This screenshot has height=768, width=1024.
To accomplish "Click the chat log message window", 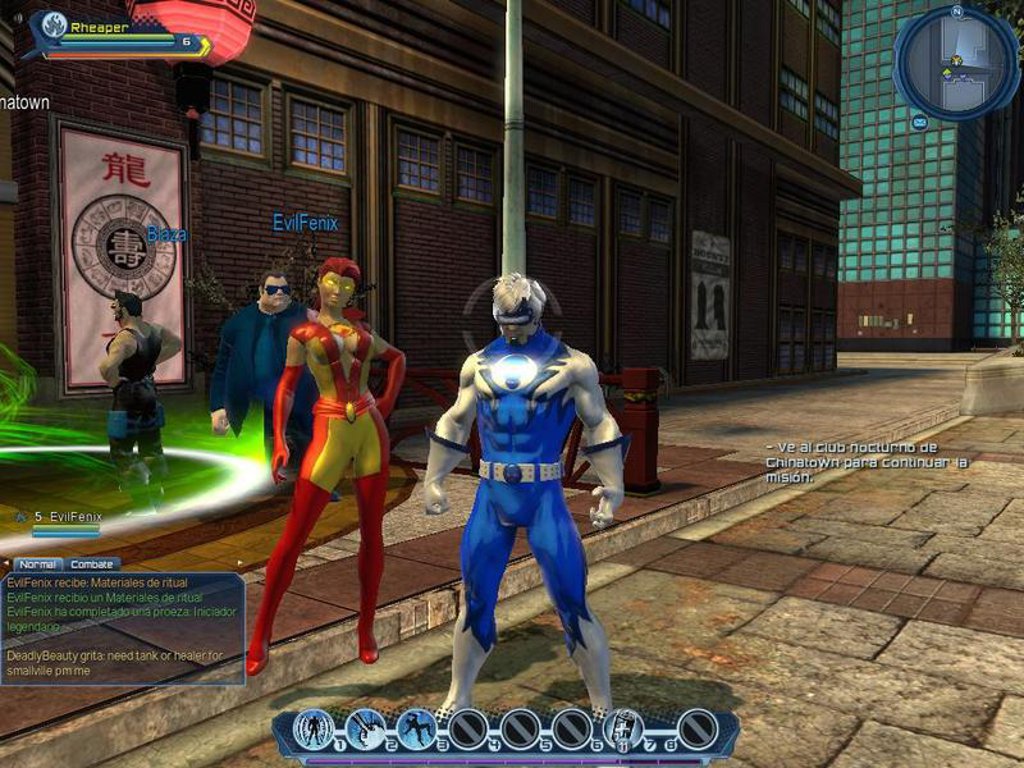I will [123, 628].
